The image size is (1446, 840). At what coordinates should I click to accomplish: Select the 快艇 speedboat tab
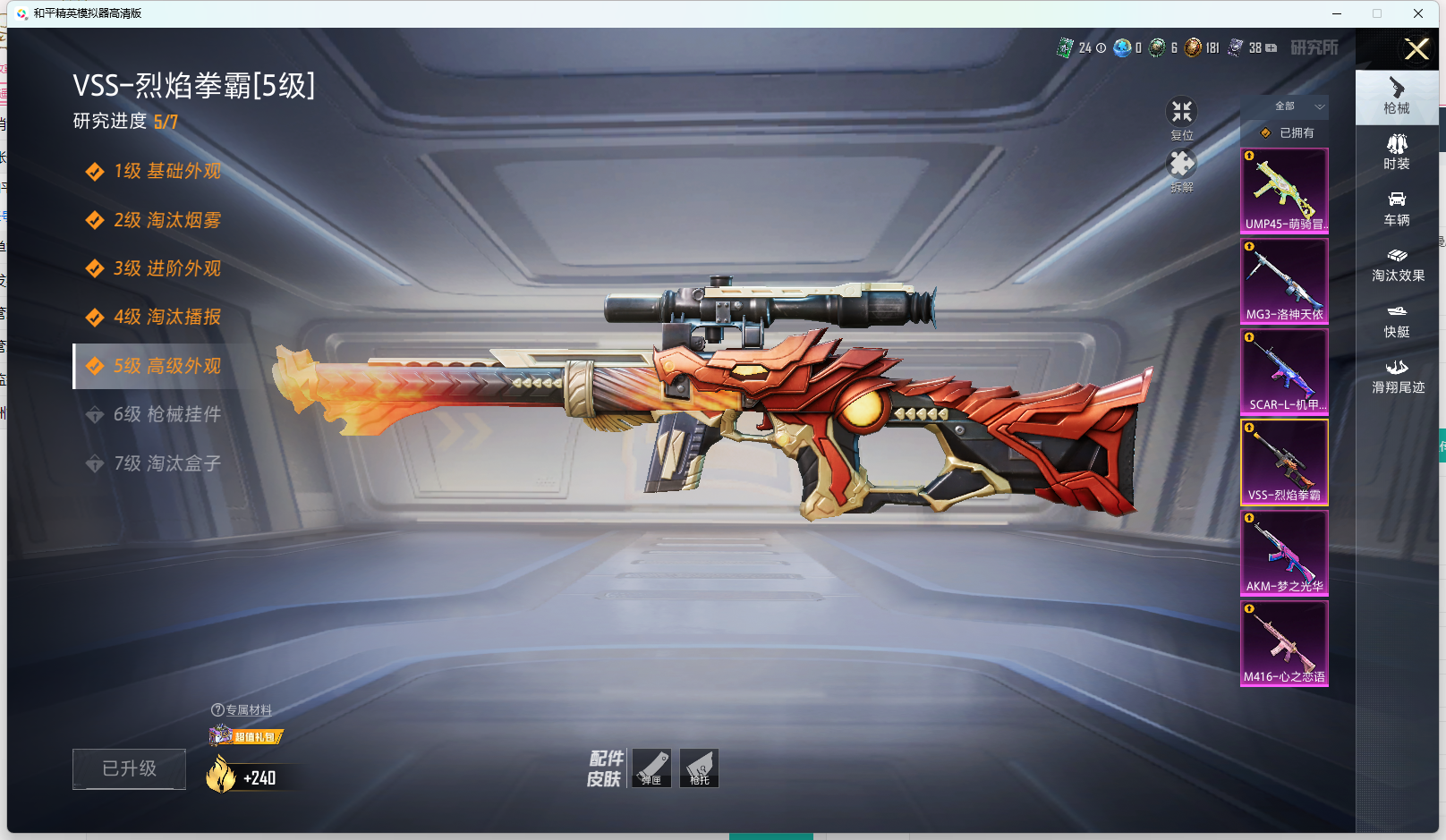(x=1396, y=320)
